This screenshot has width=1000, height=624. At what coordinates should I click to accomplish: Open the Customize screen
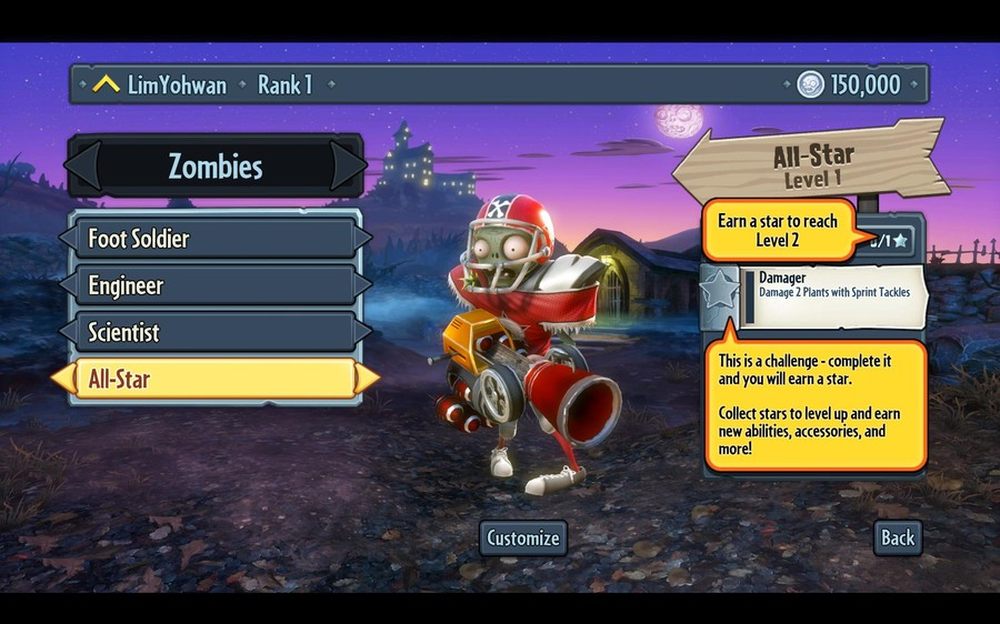[x=523, y=538]
